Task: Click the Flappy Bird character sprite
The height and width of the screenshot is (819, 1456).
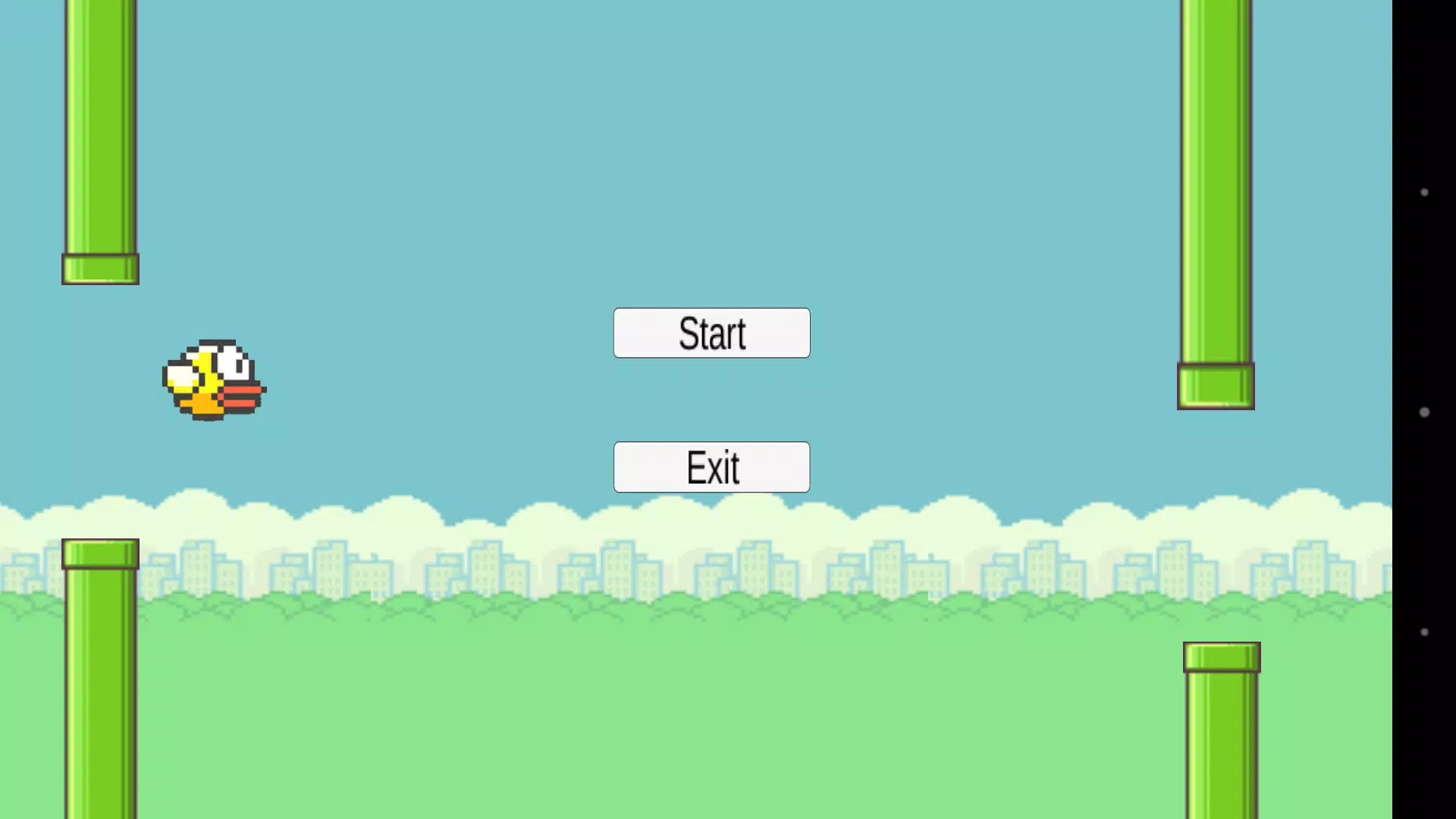Action: pyautogui.click(x=215, y=379)
